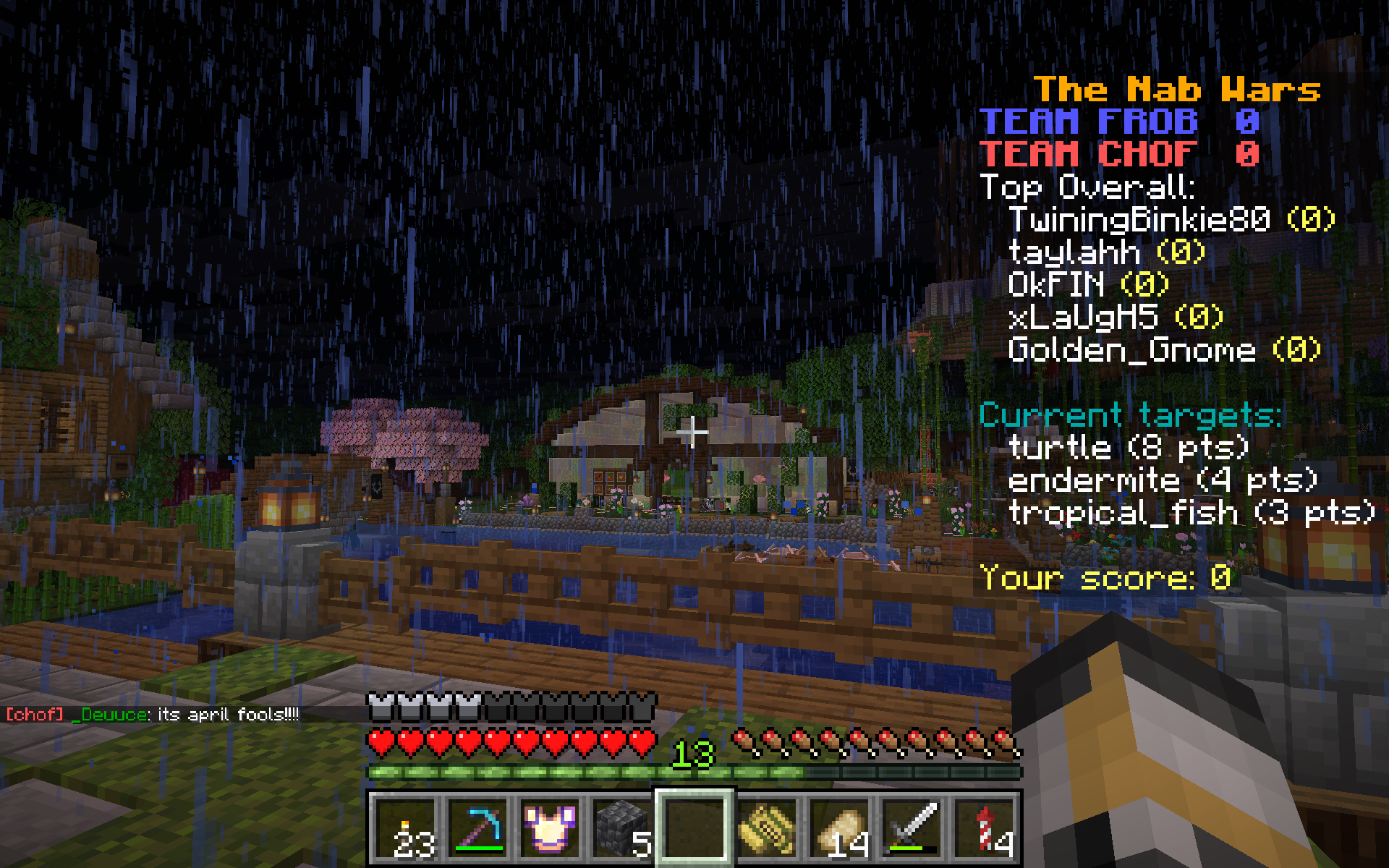Equip the iron sword from the hotbar
This screenshot has height=868, width=1389.
pyautogui.click(x=912, y=828)
